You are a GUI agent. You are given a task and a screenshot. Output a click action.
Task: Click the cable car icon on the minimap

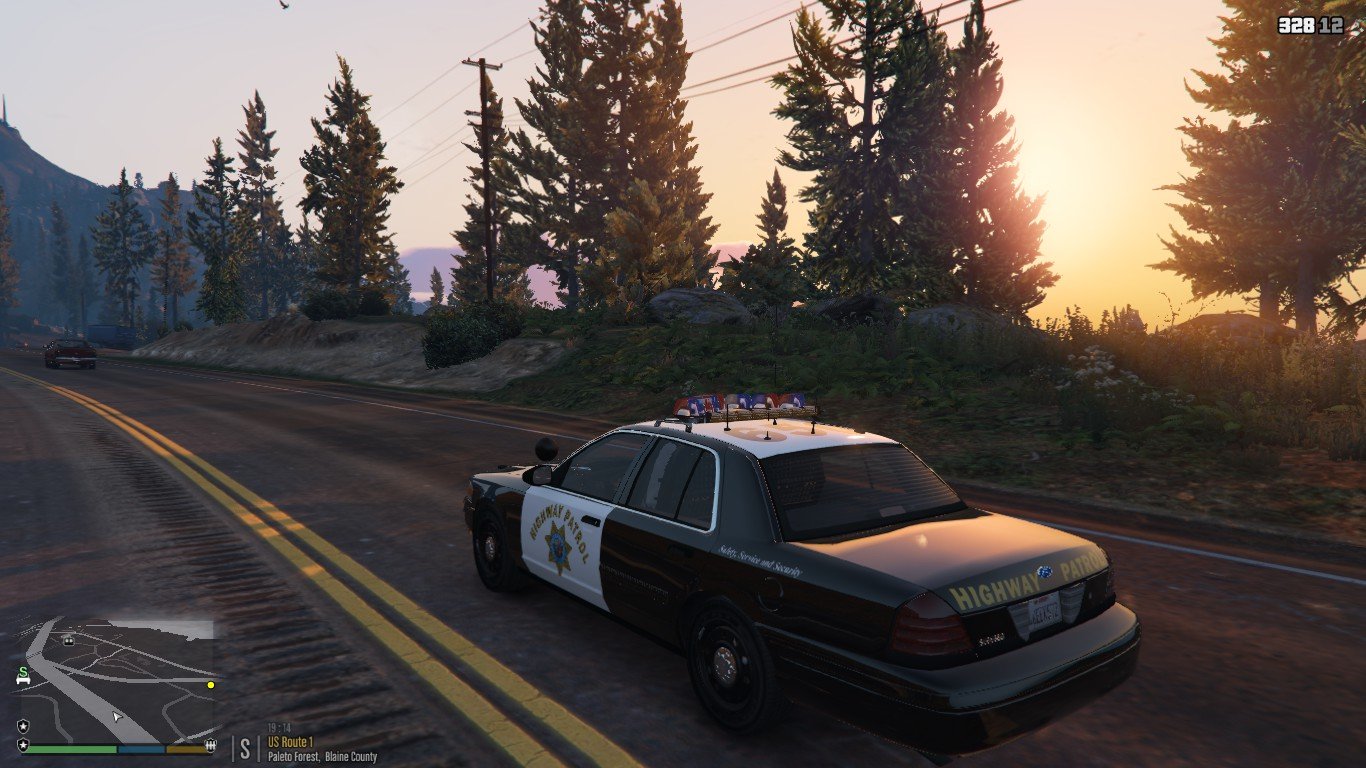click(x=69, y=640)
